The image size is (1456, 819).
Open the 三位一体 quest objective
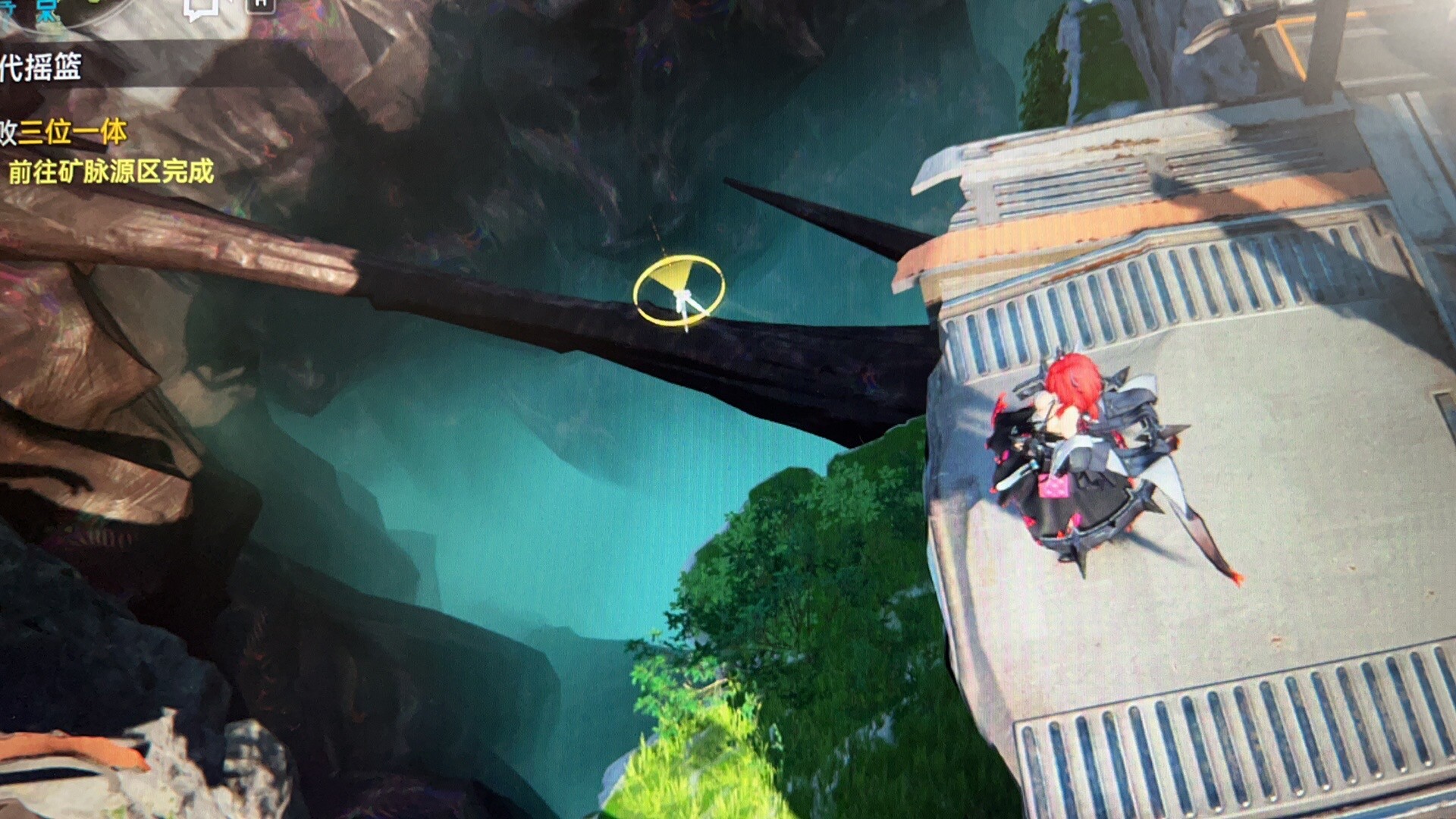(72, 133)
